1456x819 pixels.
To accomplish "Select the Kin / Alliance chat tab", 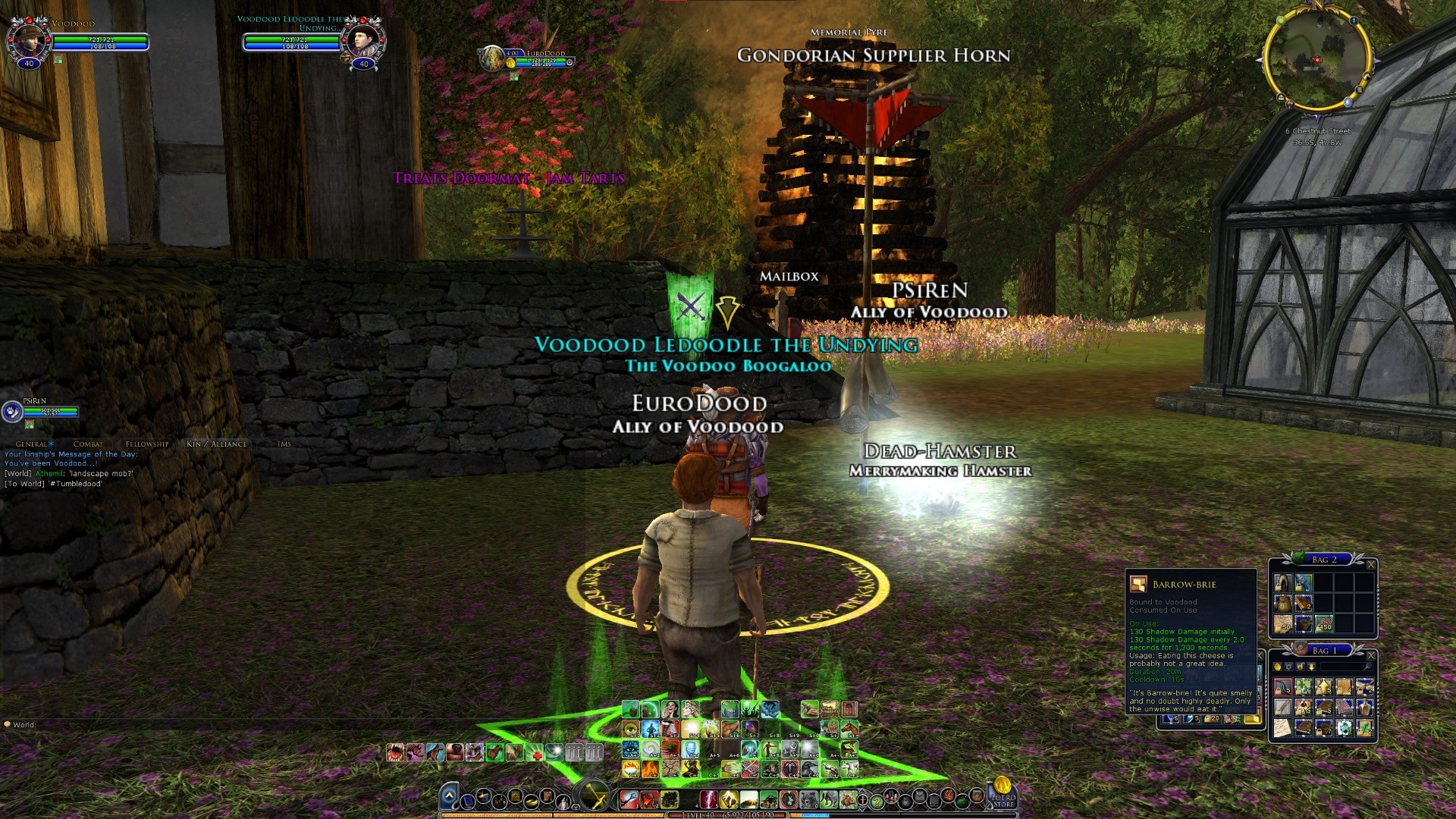I will 216,444.
